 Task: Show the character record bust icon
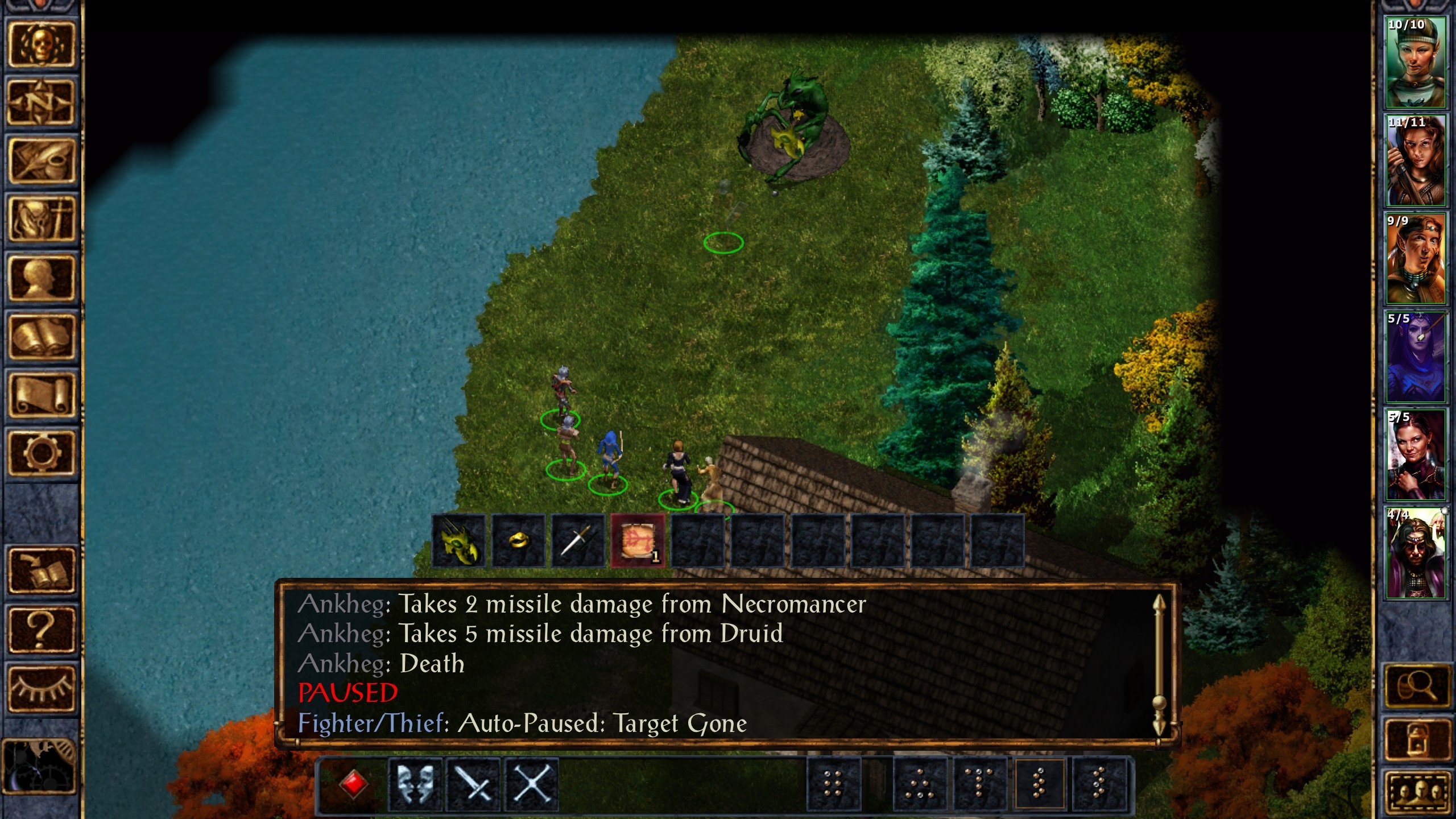(40, 278)
